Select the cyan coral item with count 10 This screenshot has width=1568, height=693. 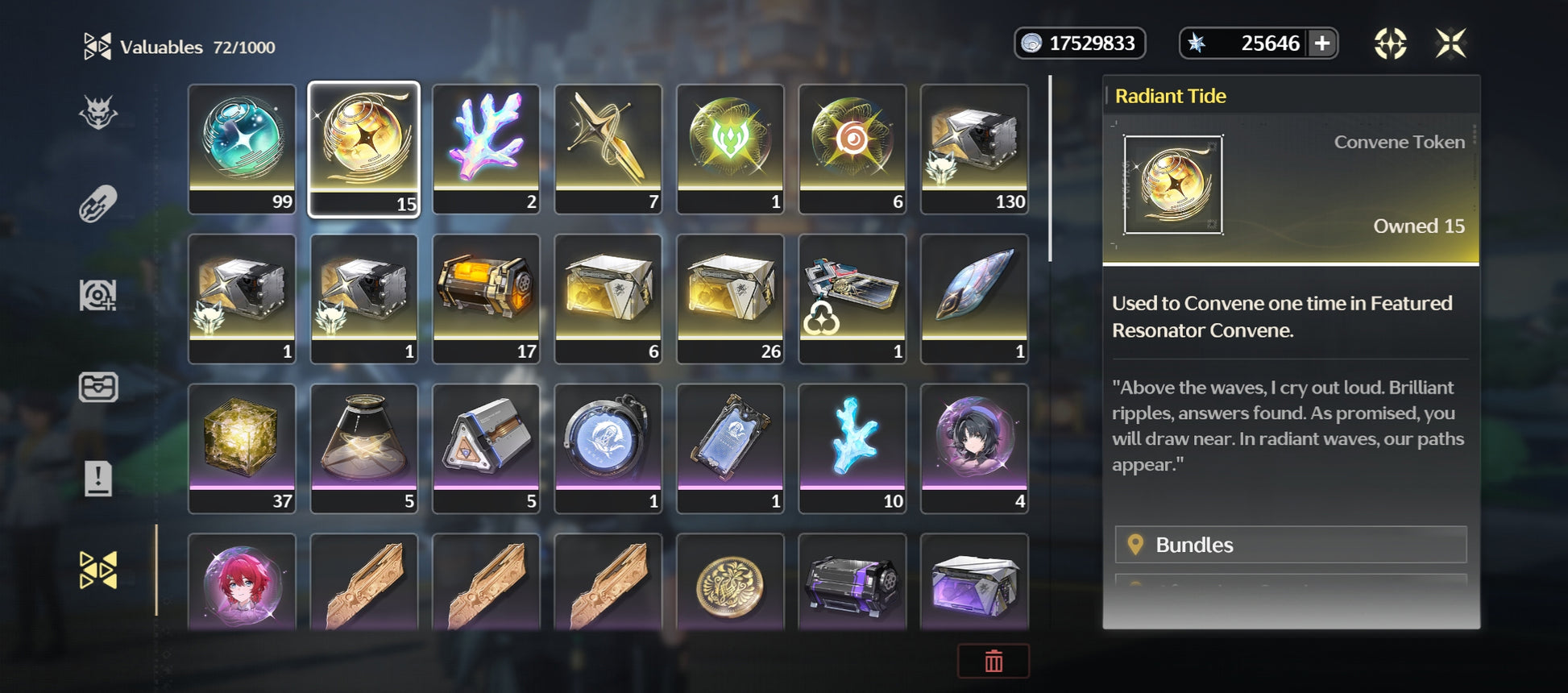pos(852,448)
